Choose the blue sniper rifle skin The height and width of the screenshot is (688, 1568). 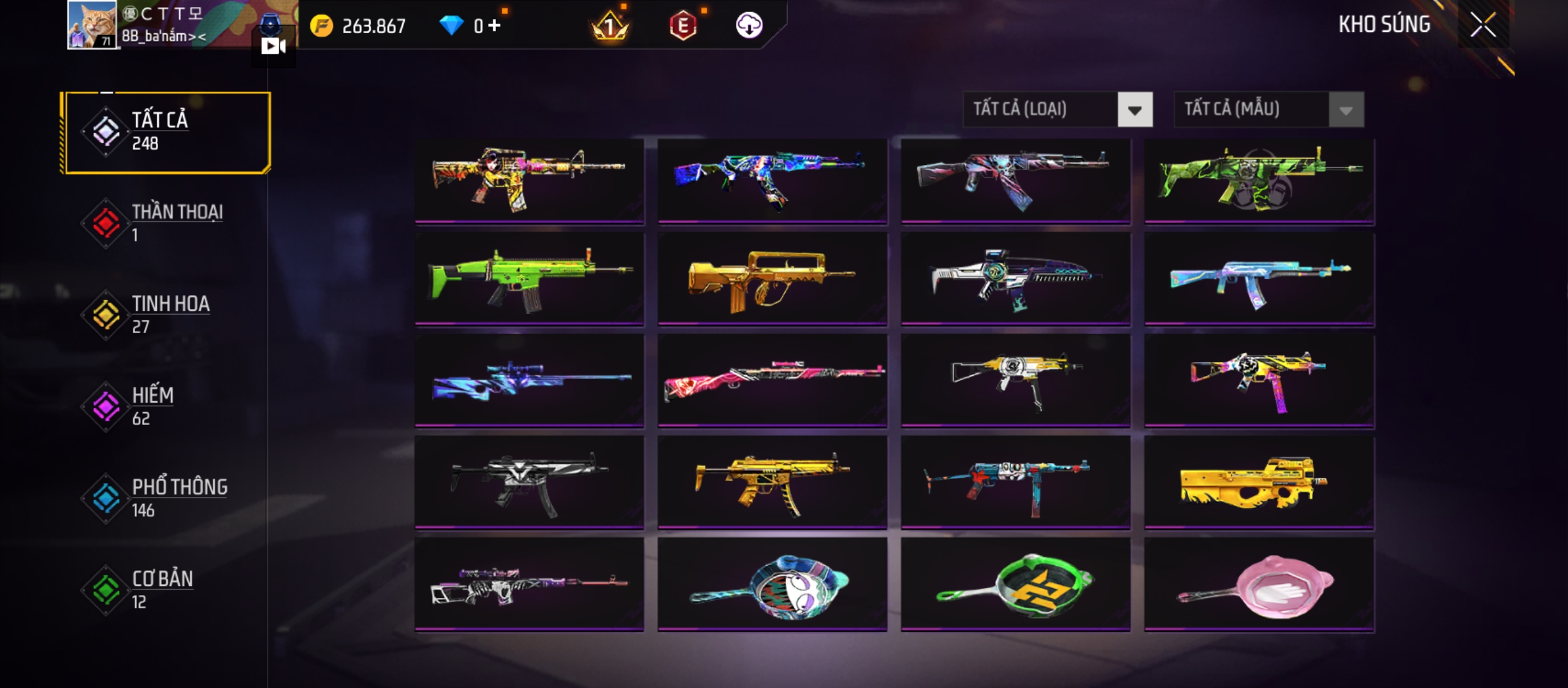tap(529, 381)
